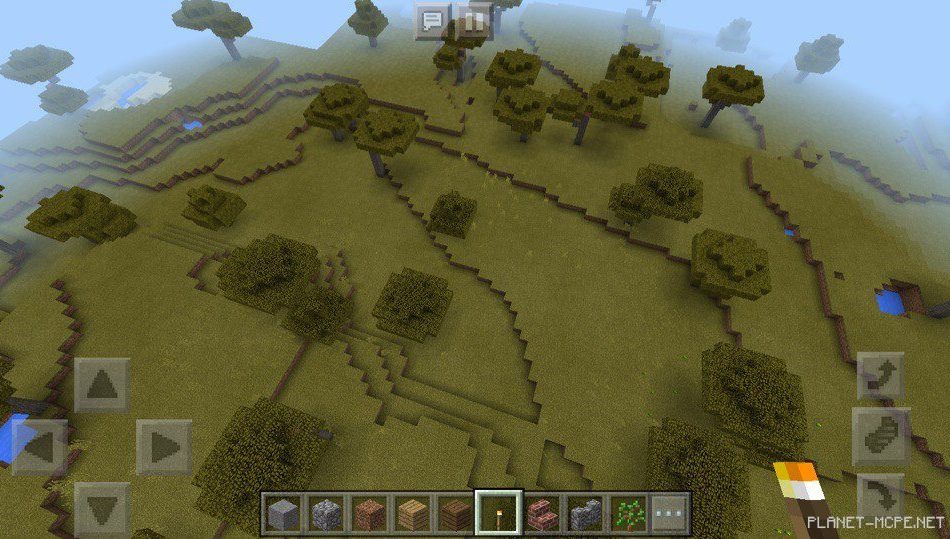
Task: Open inventory with the three-dots button
Action: (670, 513)
